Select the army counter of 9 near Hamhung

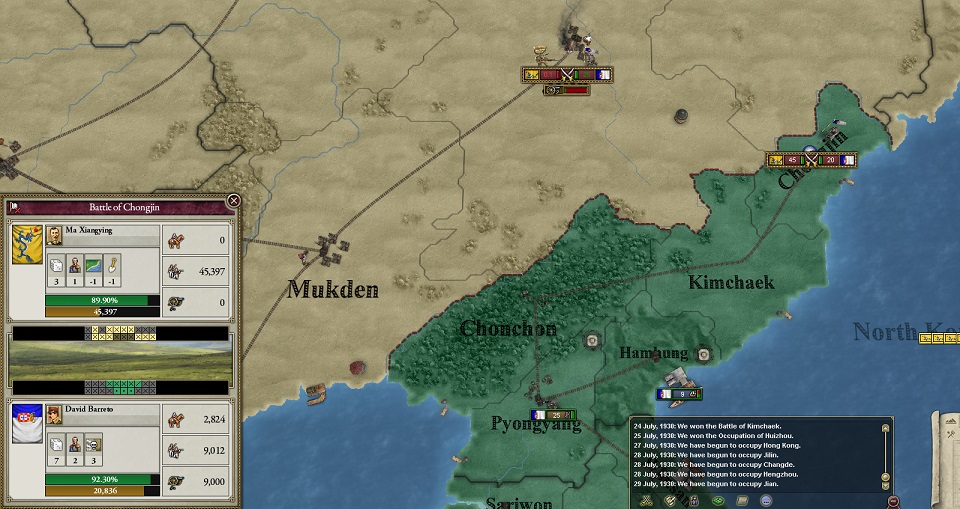click(x=677, y=394)
